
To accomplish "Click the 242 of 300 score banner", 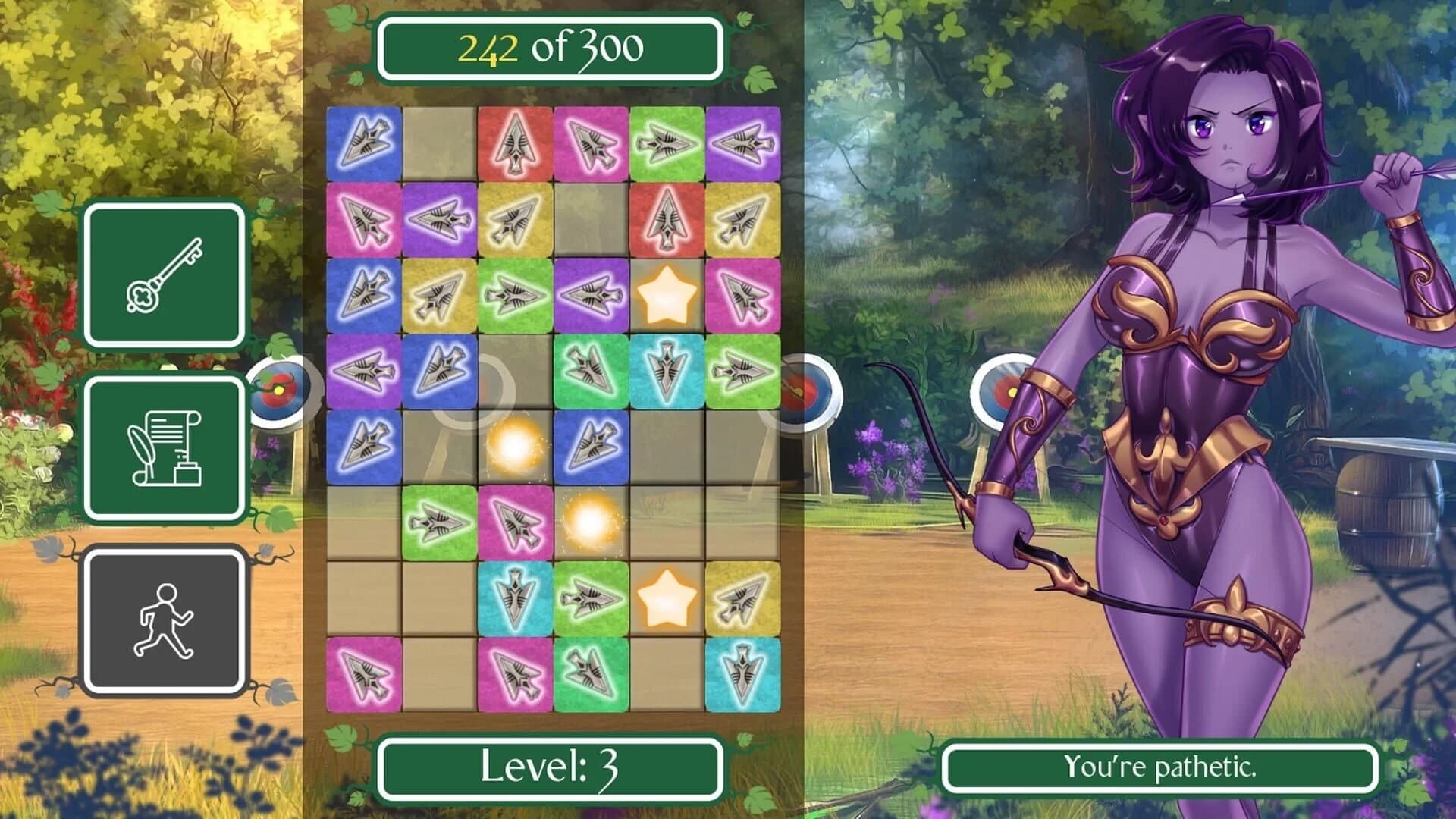I will (548, 49).
